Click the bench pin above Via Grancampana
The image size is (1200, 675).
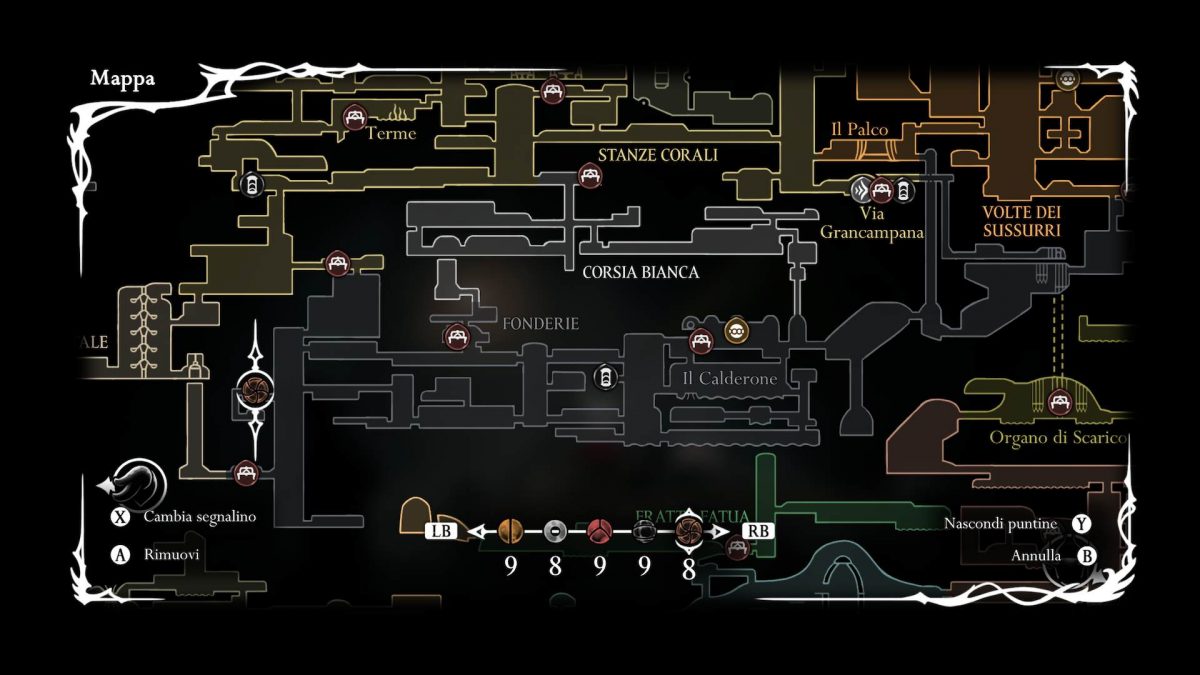coord(881,189)
